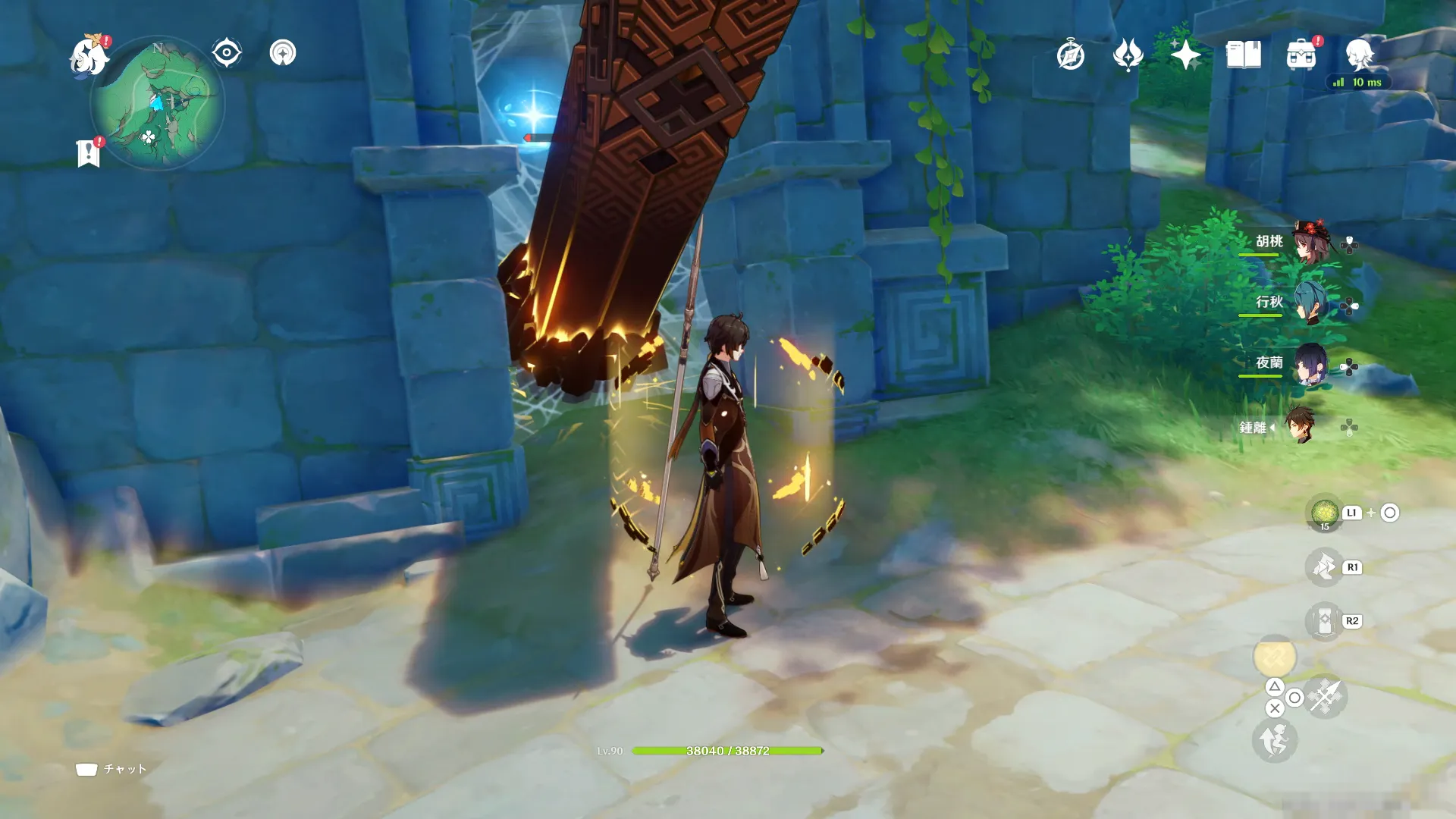
Task: Open the events flame icon
Action: 1128,55
